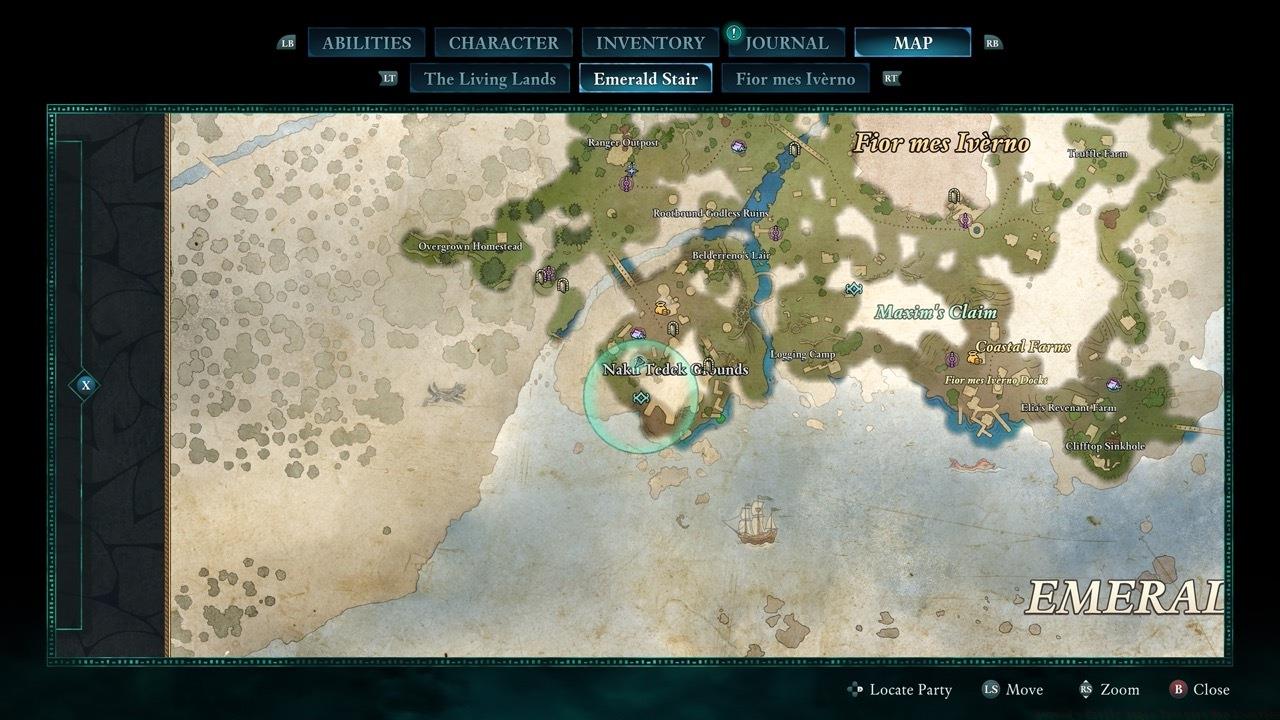
Task: Switch to the Character screen
Action: pyautogui.click(x=503, y=42)
